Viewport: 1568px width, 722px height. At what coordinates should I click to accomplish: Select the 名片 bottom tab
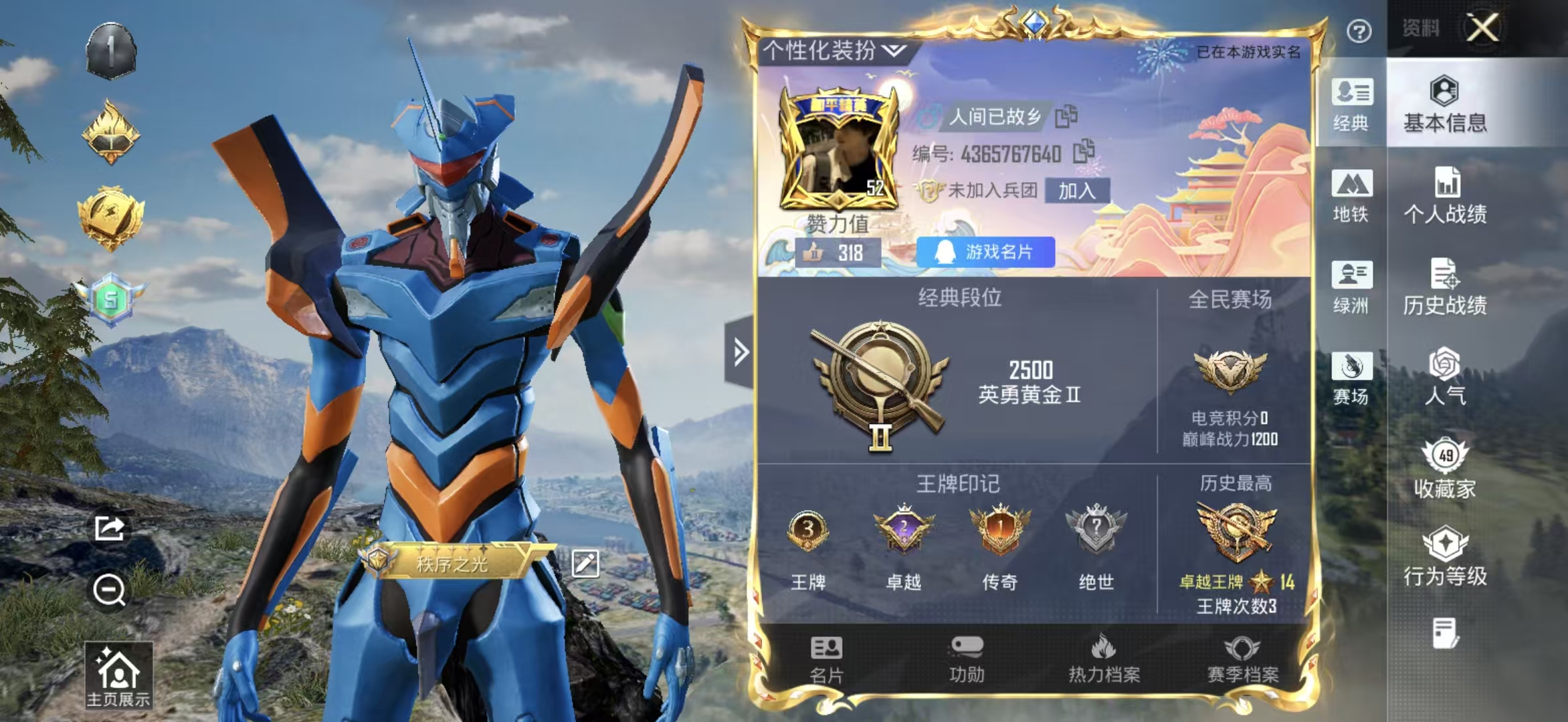click(x=826, y=660)
